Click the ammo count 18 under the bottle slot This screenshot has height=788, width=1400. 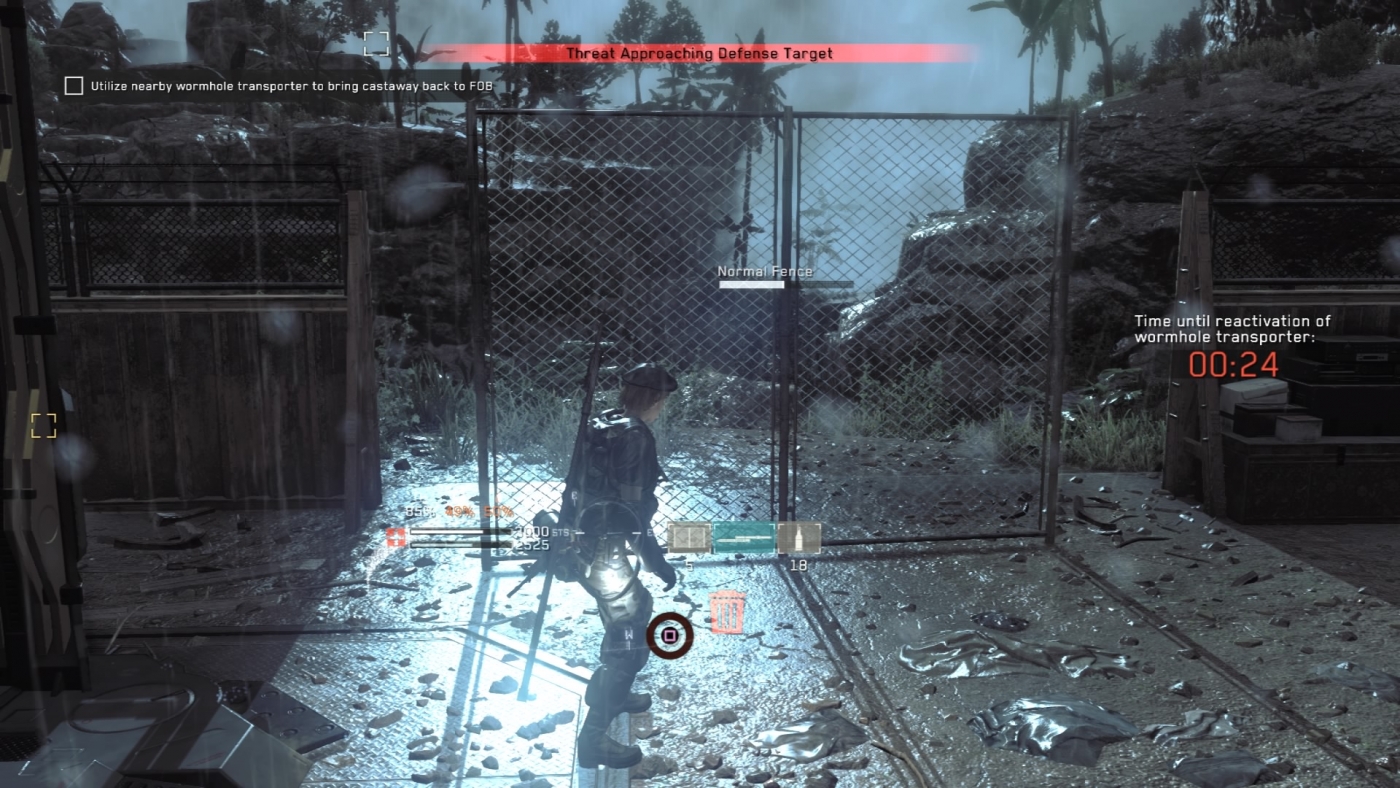pyautogui.click(x=796, y=565)
